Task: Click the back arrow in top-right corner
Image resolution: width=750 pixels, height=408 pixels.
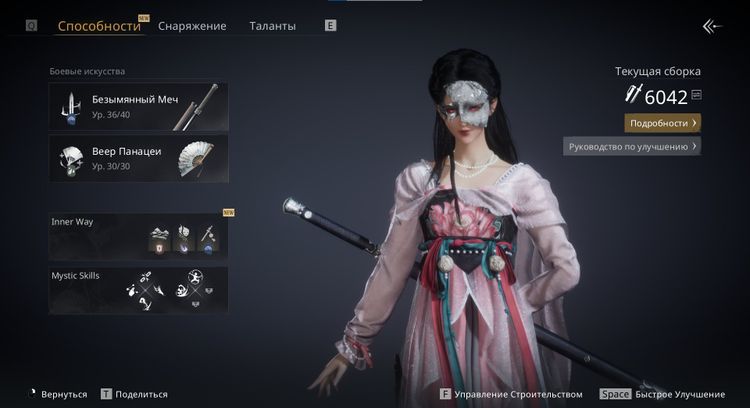Action: [x=712, y=26]
